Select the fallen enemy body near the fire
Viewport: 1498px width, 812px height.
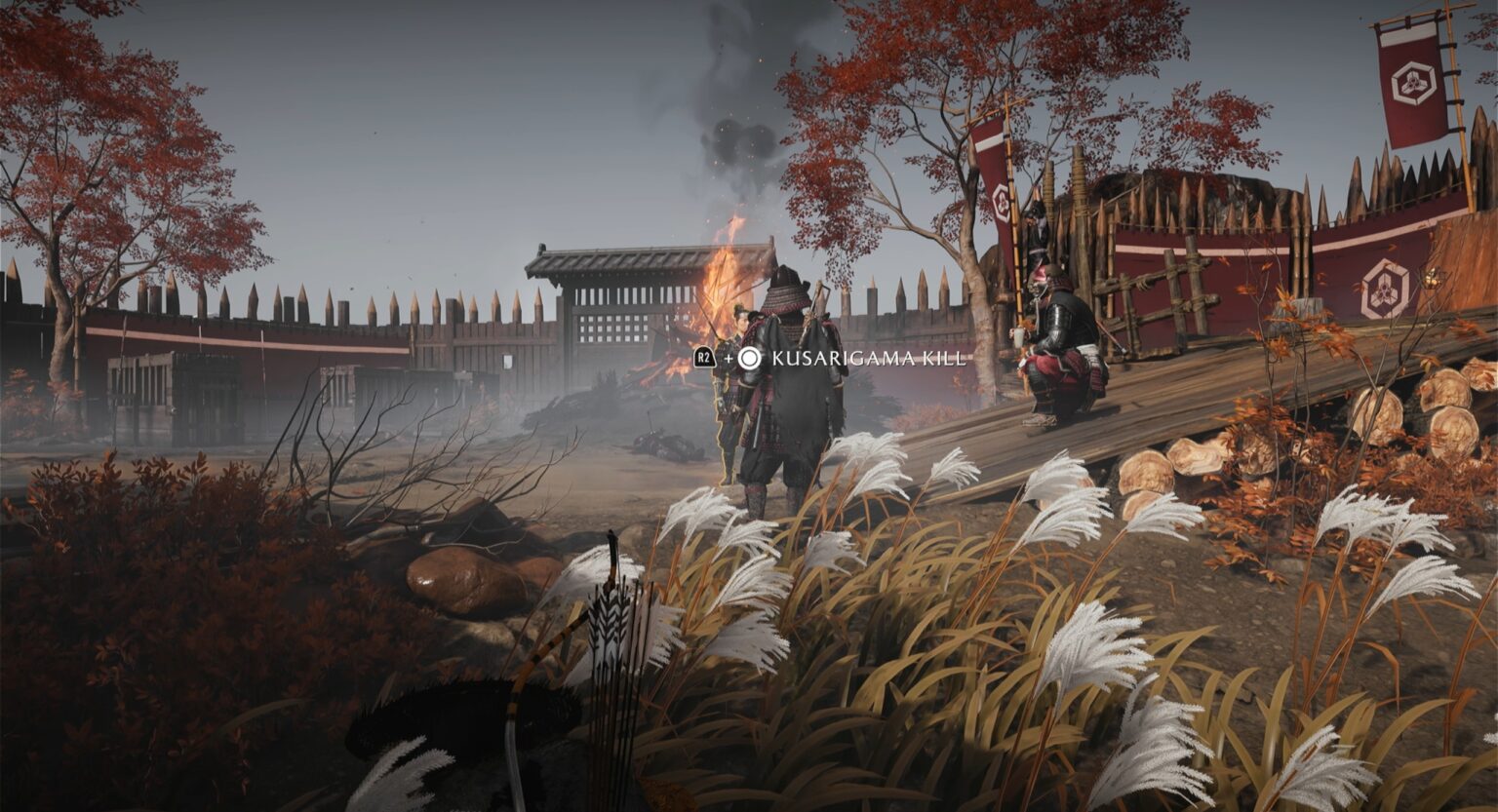coord(663,444)
